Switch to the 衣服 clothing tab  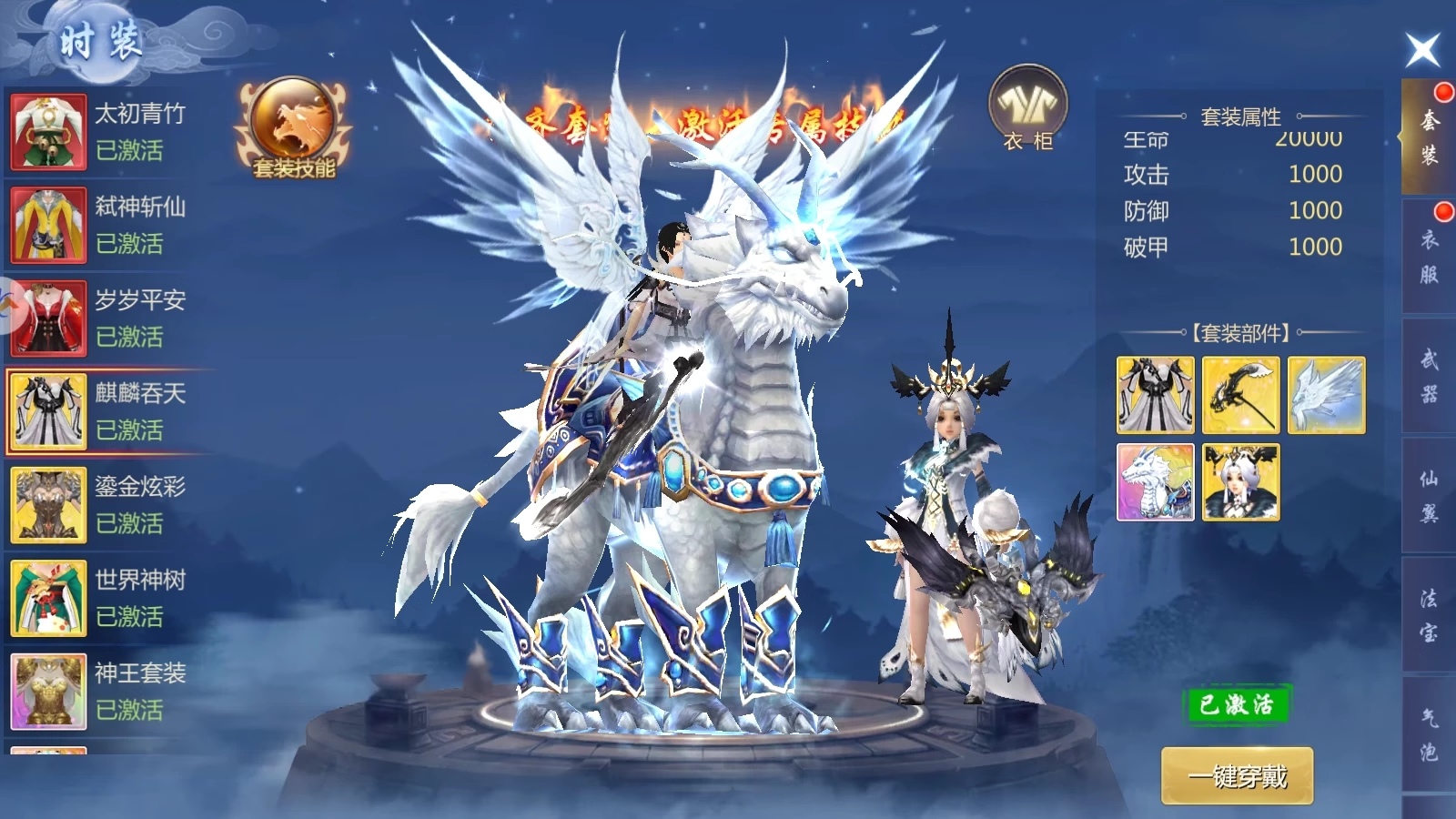tap(1429, 257)
